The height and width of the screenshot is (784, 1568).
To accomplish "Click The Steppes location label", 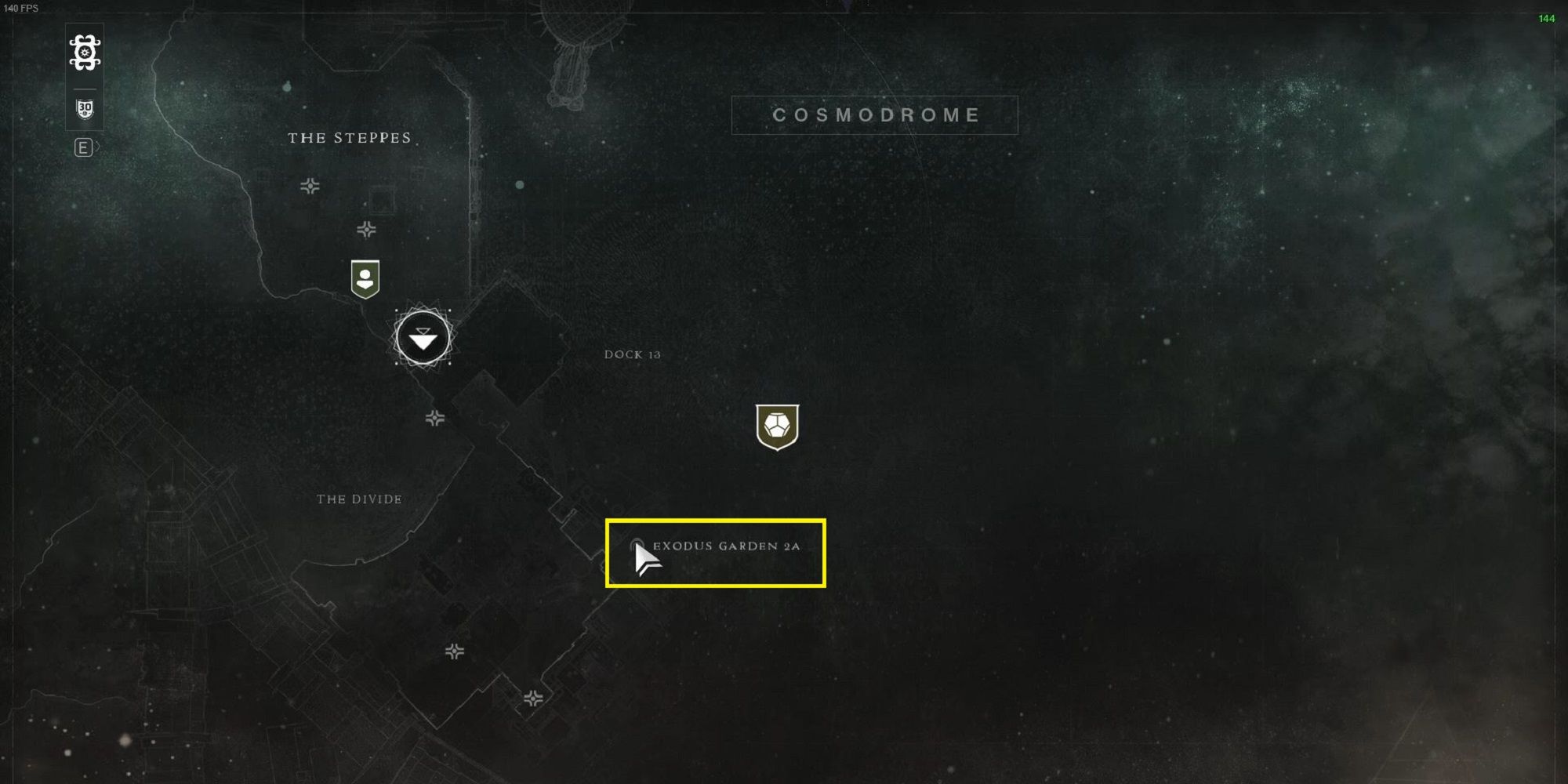I will click(348, 137).
